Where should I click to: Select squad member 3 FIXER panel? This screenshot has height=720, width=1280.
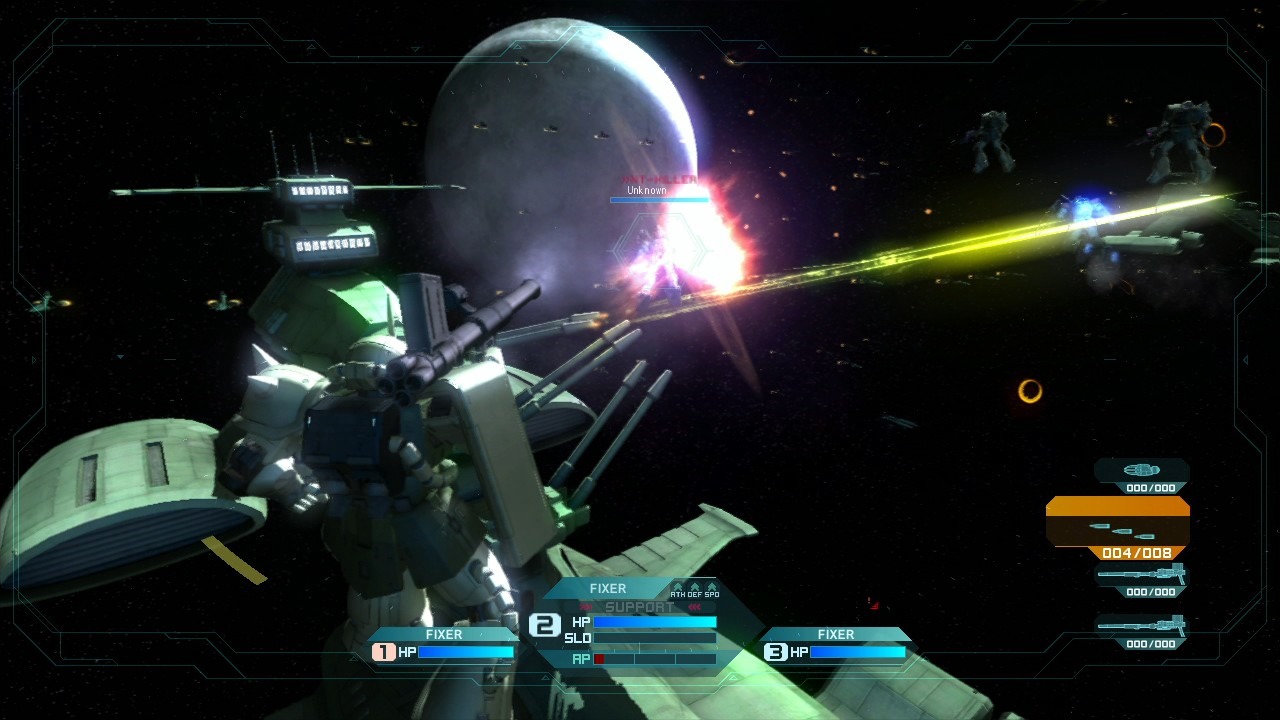[836, 644]
